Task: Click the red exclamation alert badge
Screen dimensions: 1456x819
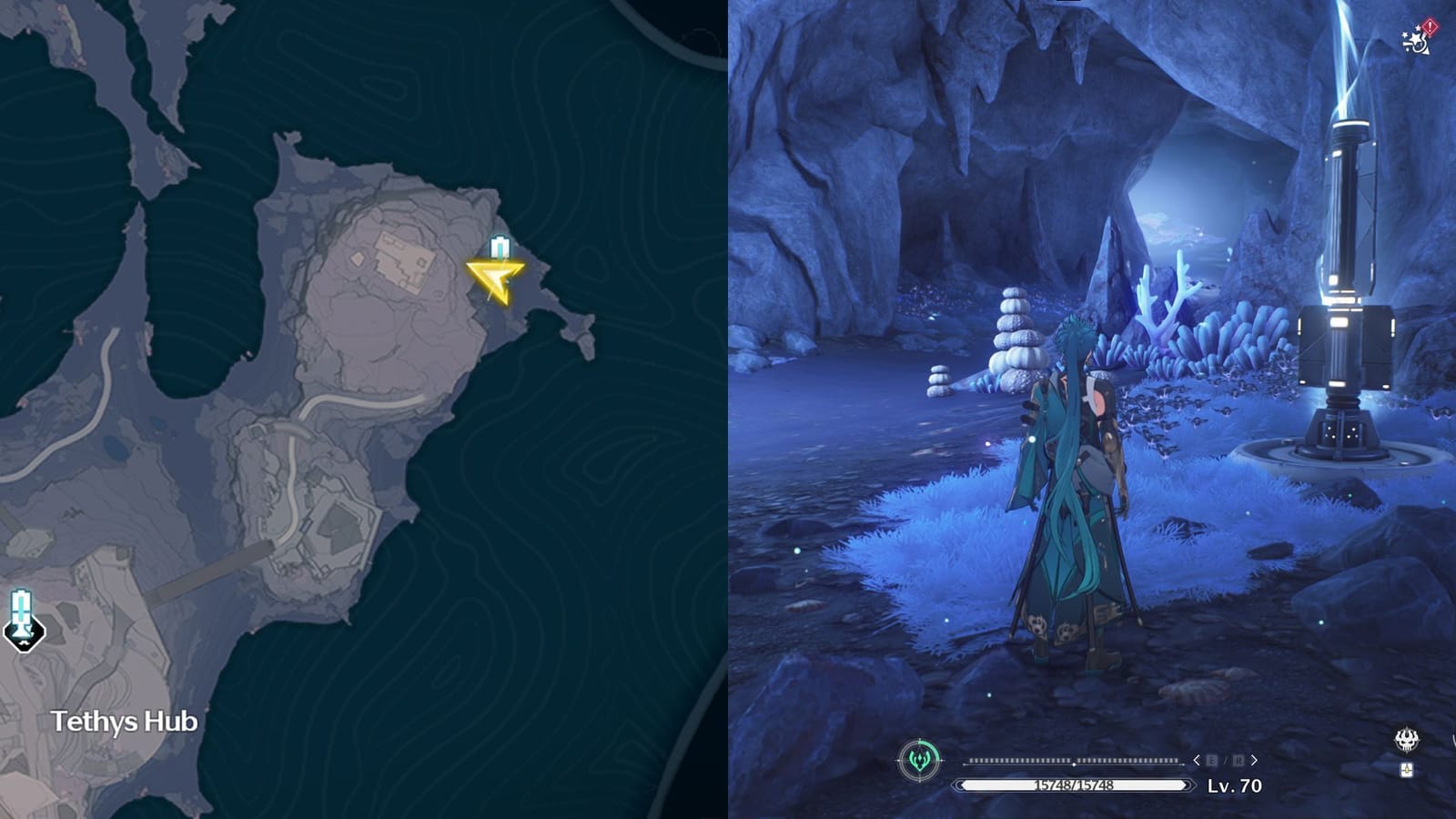Action: point(1431,25)
